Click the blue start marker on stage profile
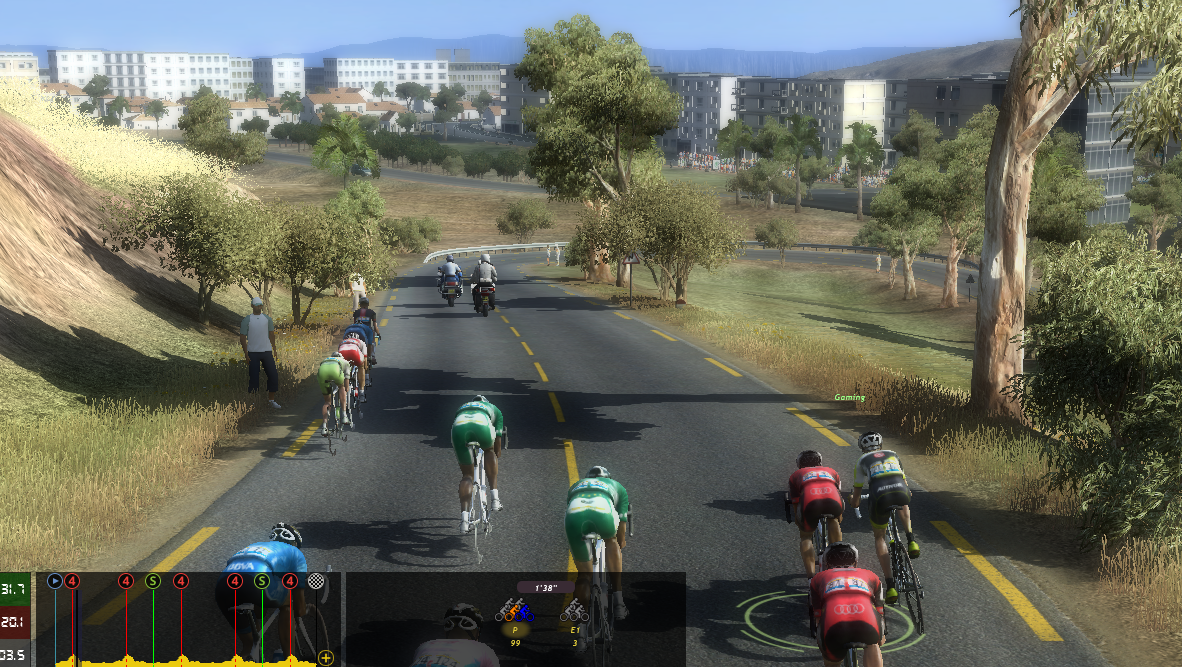The image size is (1182, 667). click(54, 580)
